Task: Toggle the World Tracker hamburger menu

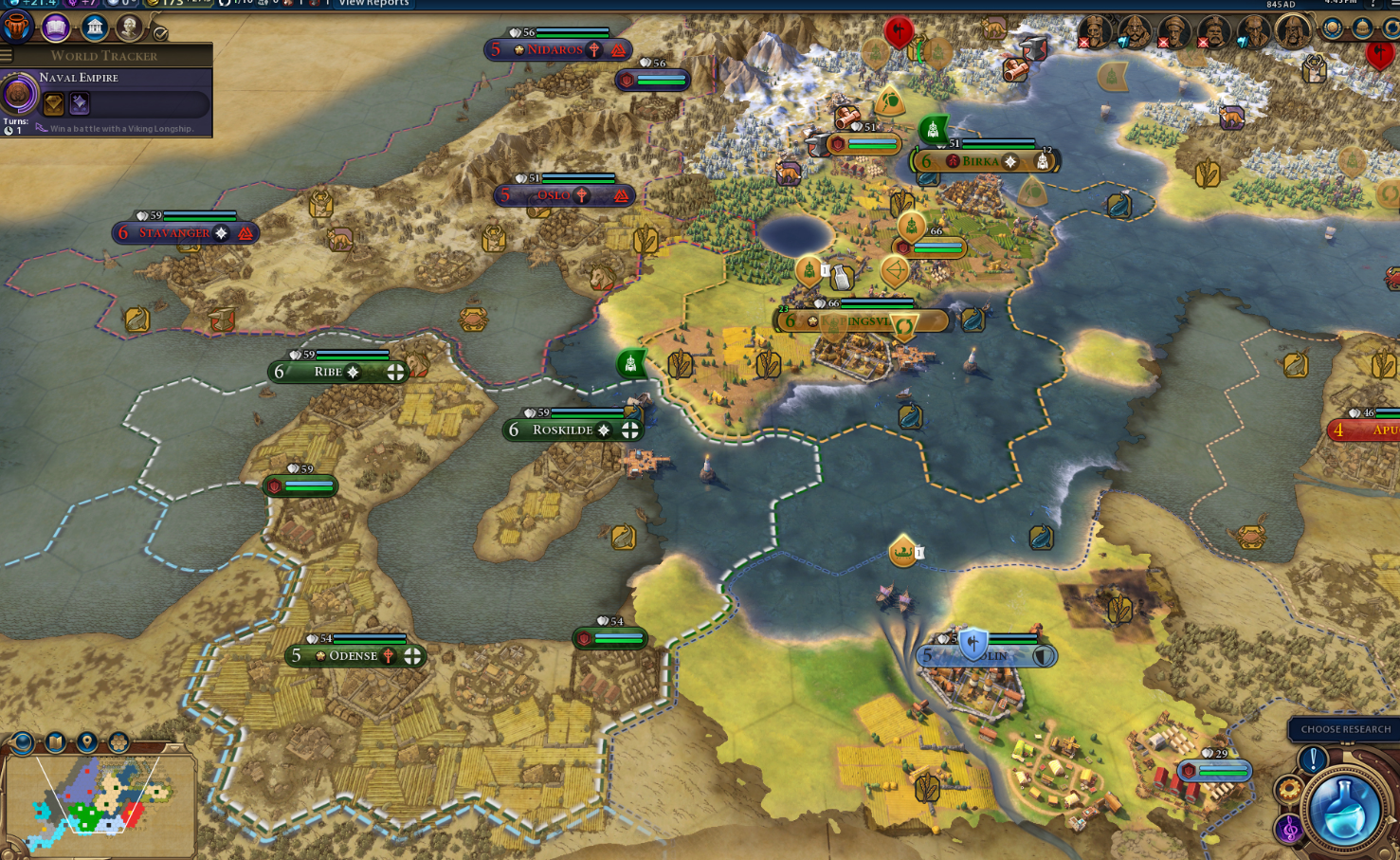Action: [x=7, y=56]
